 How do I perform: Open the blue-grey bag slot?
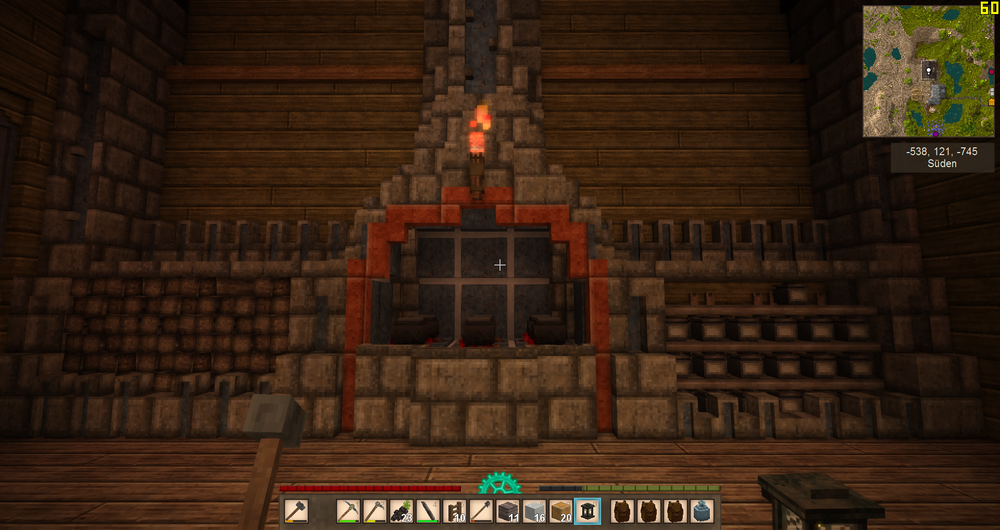(x=704, y=511)
